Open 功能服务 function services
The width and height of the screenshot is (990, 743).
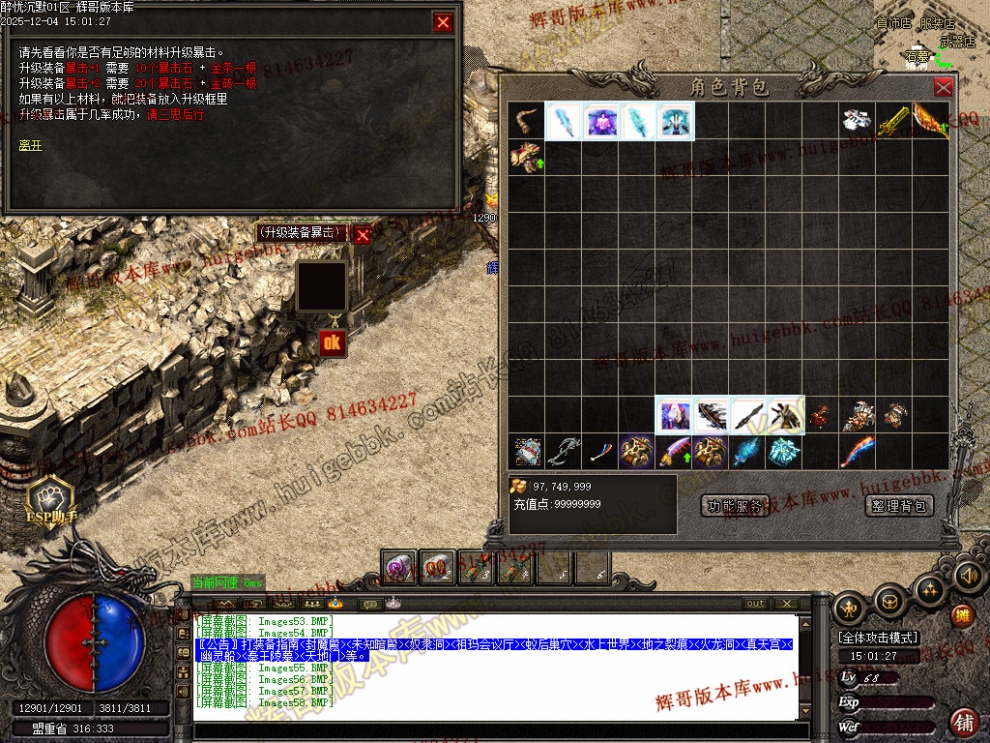tap(735, 506)
